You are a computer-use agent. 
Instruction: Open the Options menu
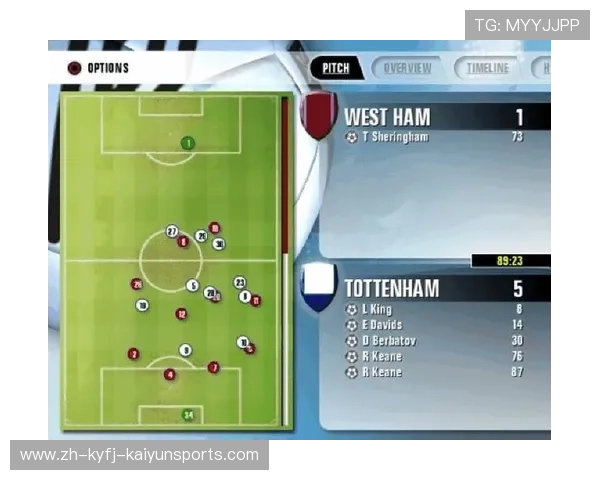tap(98, 68)
